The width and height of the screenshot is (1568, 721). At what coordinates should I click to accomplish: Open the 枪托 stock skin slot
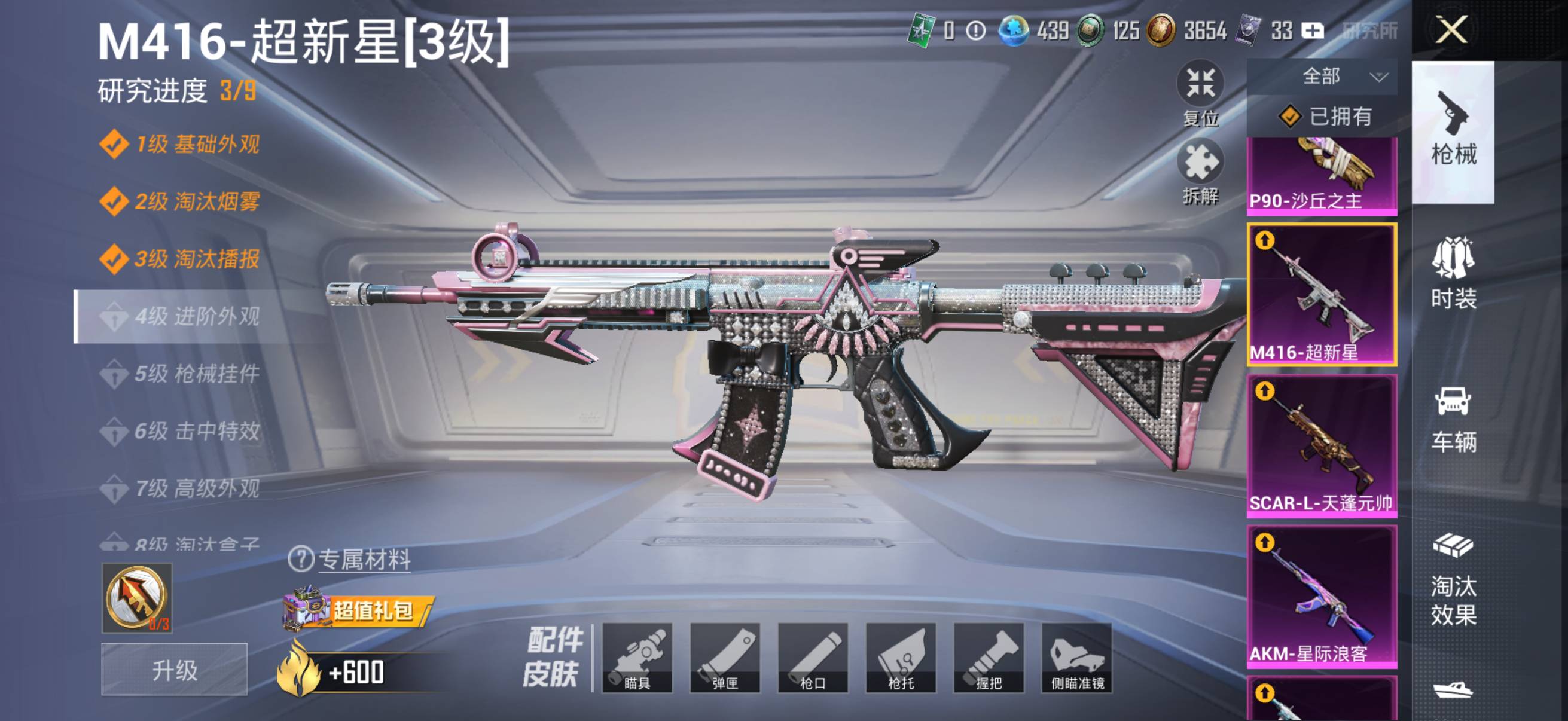coord(901,657)
